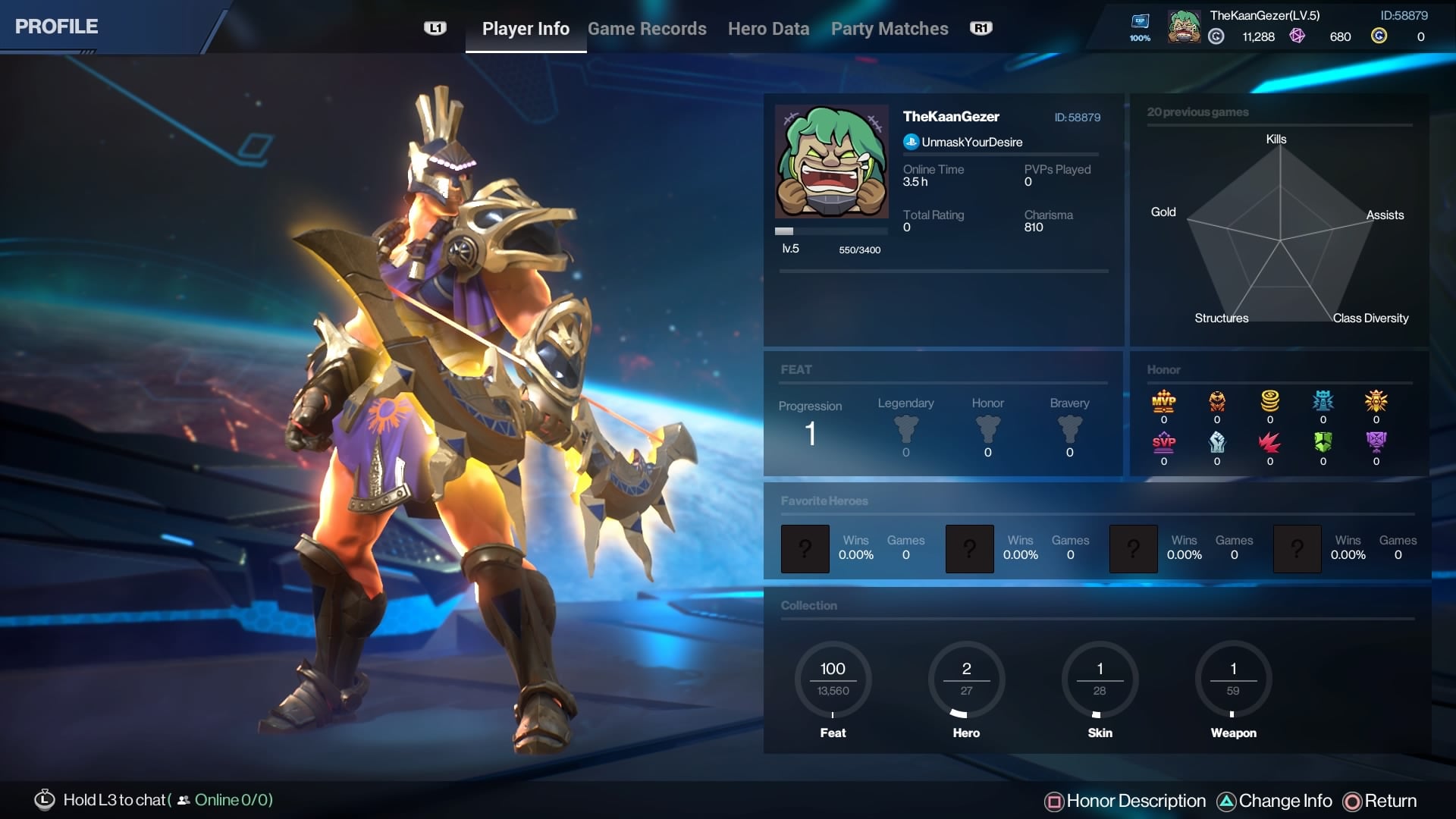Select the Party Matches tab
The width and height of the screenshot is (1456, 819).
pos(890,29)
